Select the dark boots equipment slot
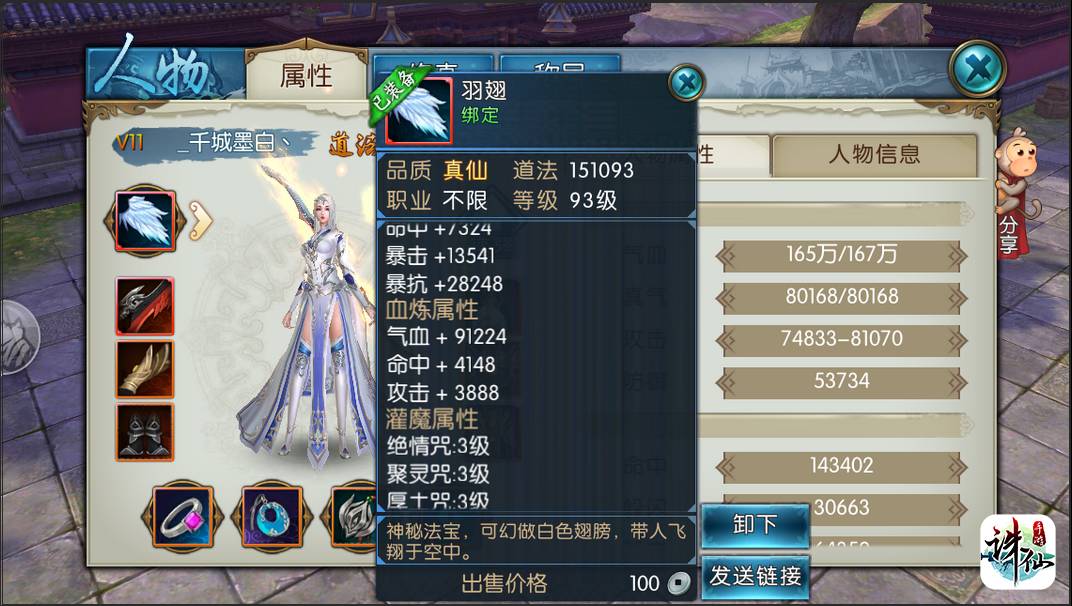This screenshot has width=1072, height=606. [145, 432]
